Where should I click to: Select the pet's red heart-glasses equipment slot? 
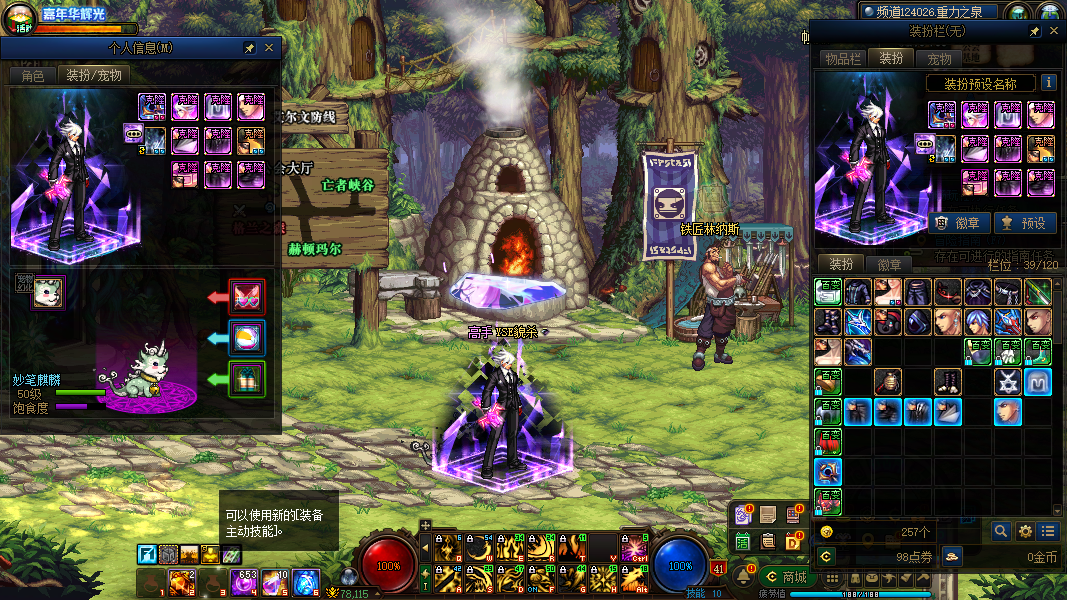pos(246,297)
